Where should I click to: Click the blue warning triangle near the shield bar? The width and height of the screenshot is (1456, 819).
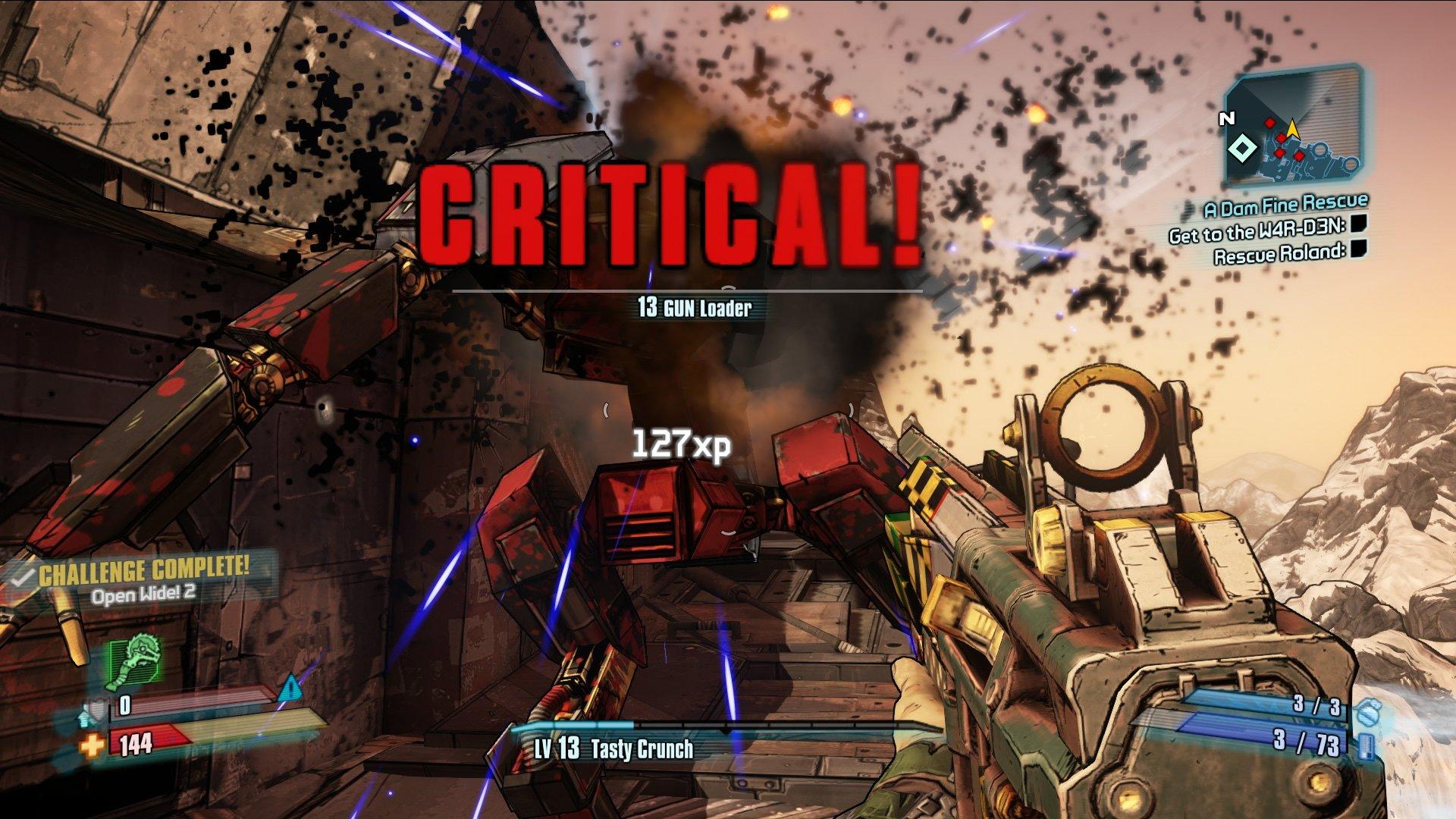(291, 689)
